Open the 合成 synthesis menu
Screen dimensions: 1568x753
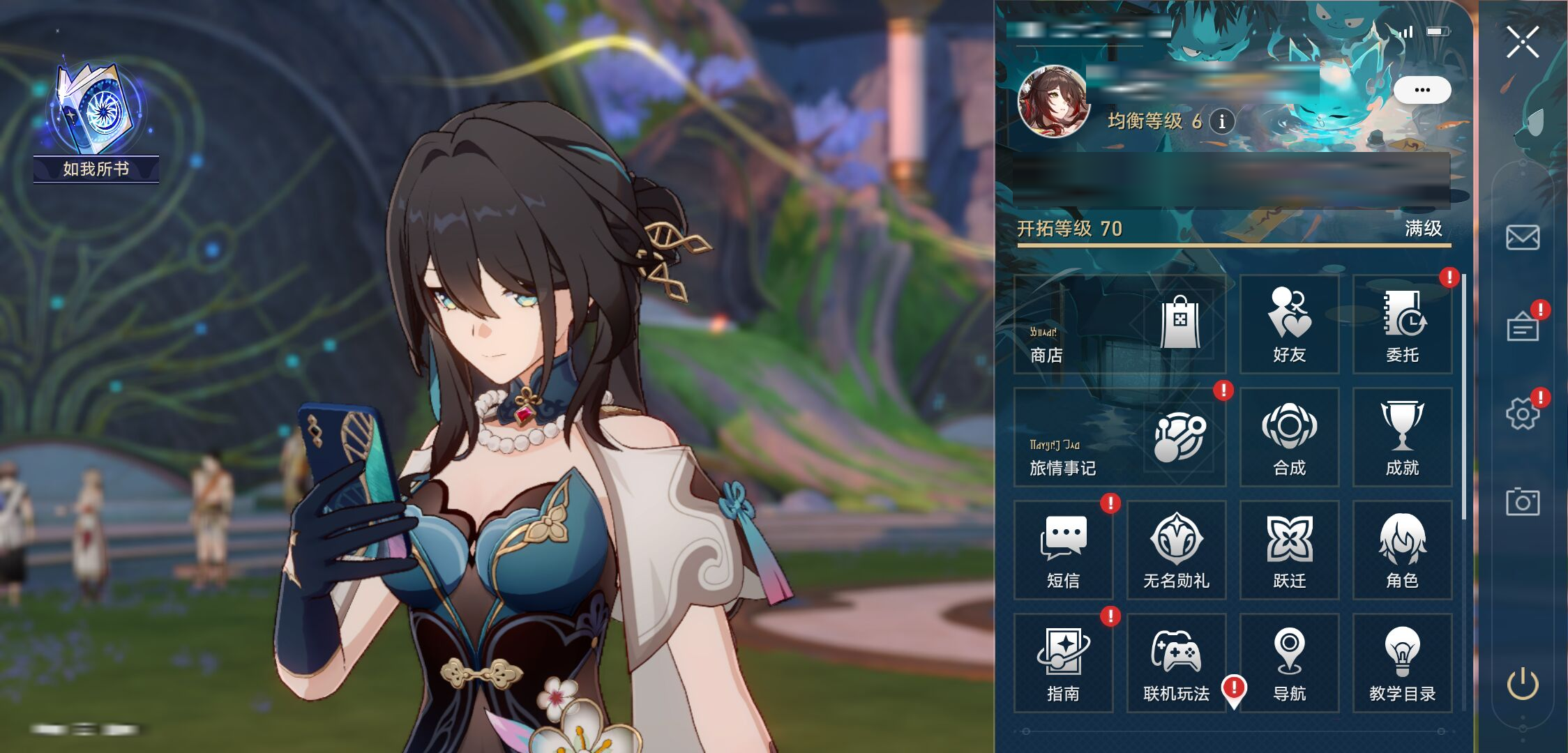(x=1289, y=437)
